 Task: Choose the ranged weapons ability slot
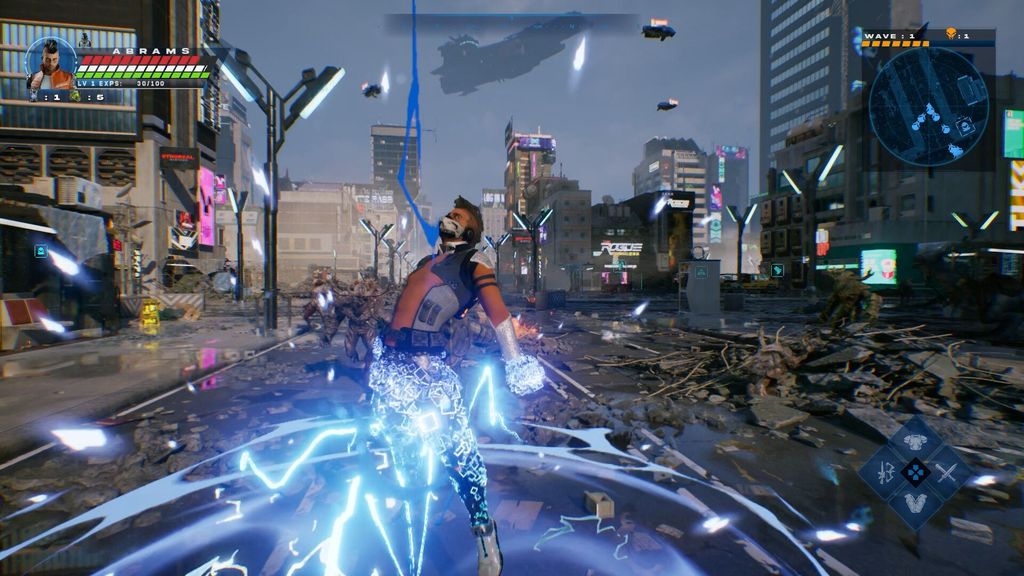coord(886,472)
